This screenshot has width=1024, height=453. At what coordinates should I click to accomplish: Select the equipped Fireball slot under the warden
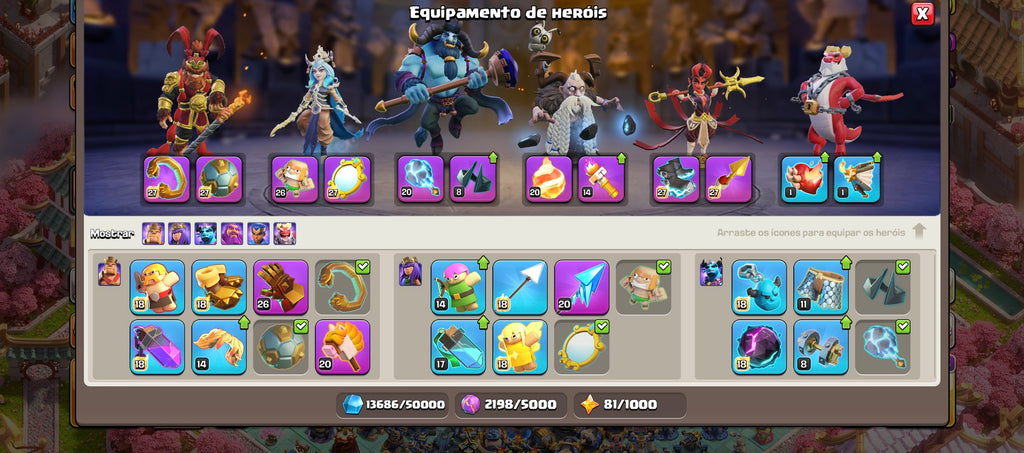click(549, 179)
